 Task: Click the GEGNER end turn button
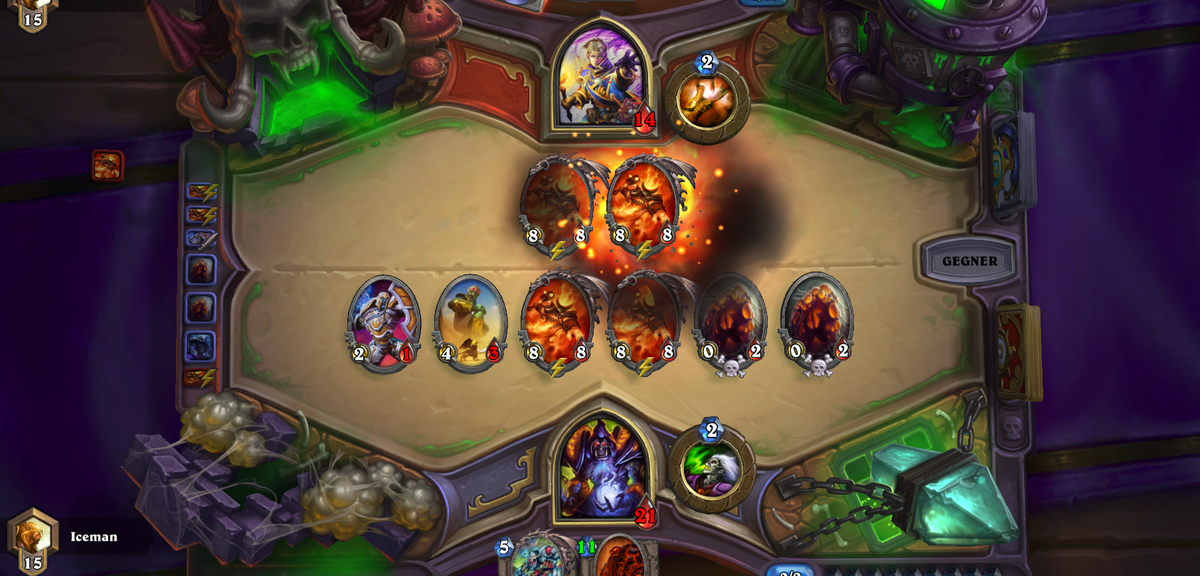pos(969,261)
